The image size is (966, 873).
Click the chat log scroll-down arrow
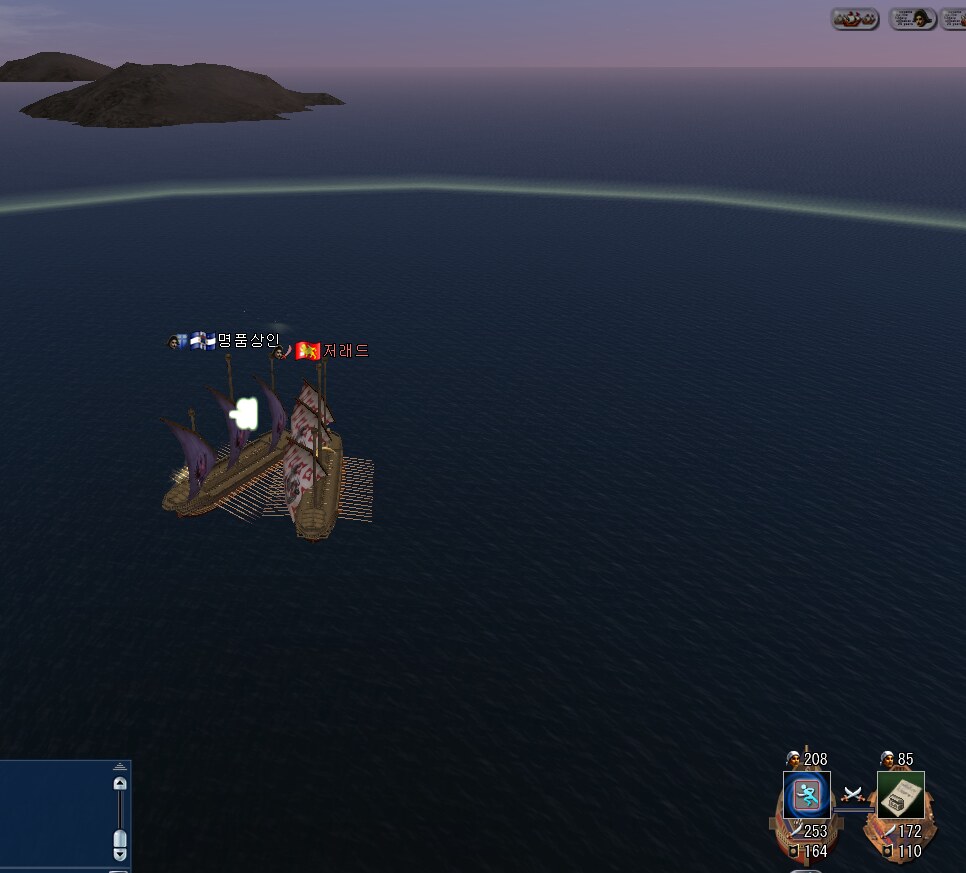[x=120, y=854]
